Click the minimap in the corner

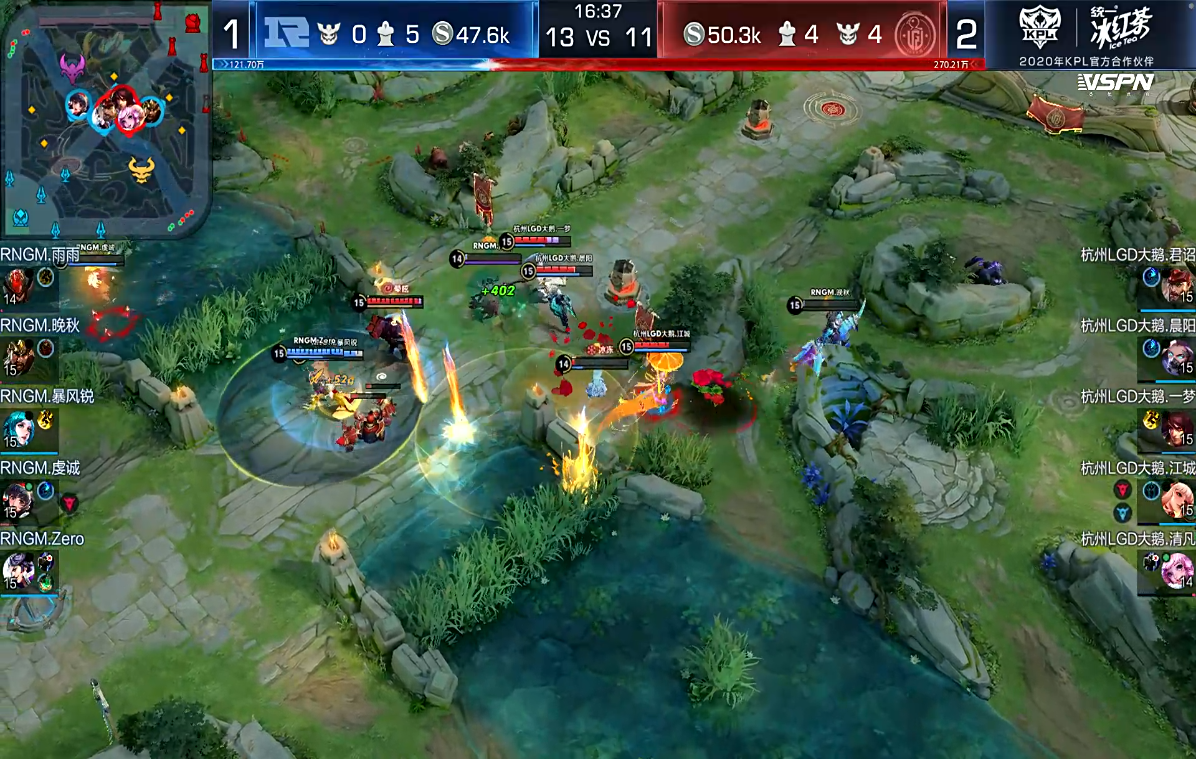106,118
